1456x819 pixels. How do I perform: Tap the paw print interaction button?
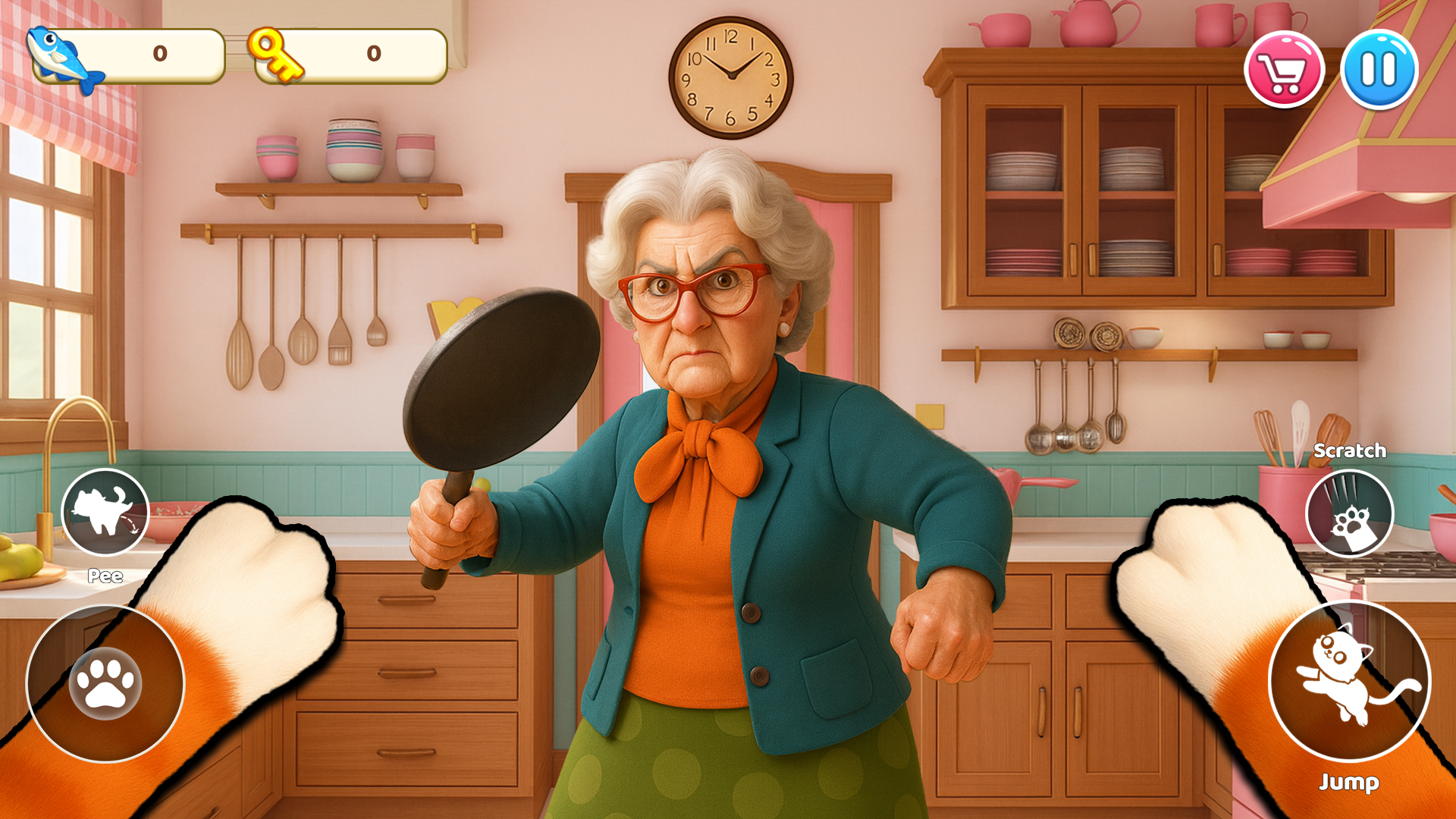click(x=106, y=682)
